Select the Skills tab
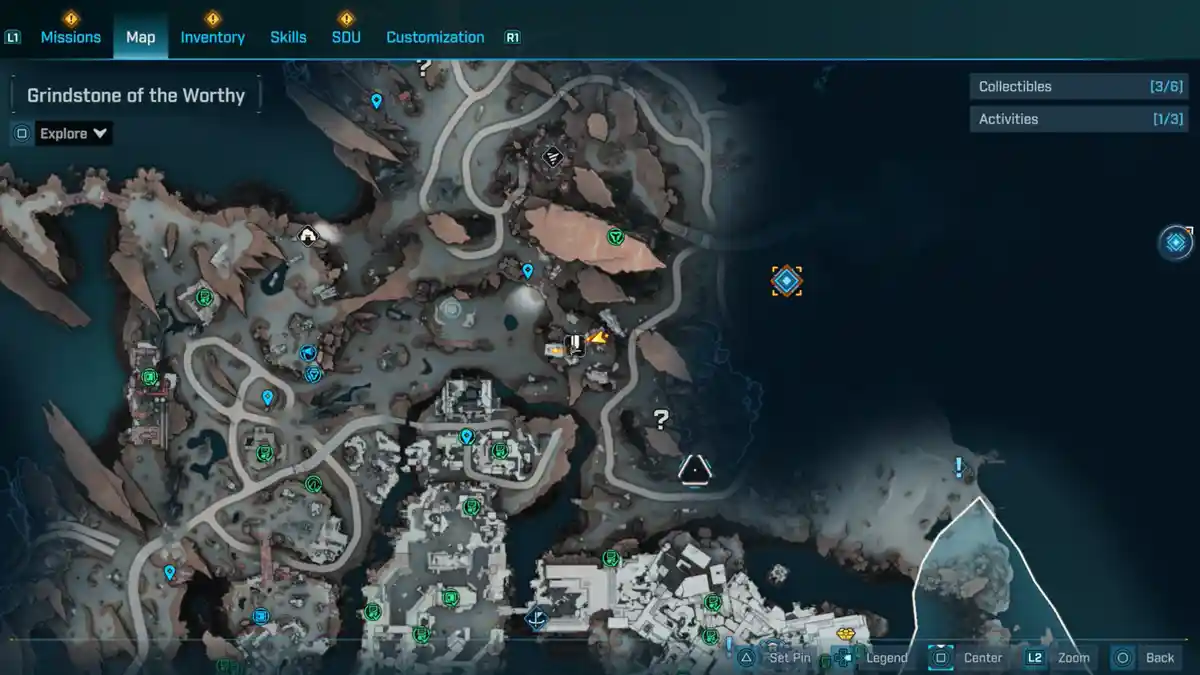 (288, 37)
